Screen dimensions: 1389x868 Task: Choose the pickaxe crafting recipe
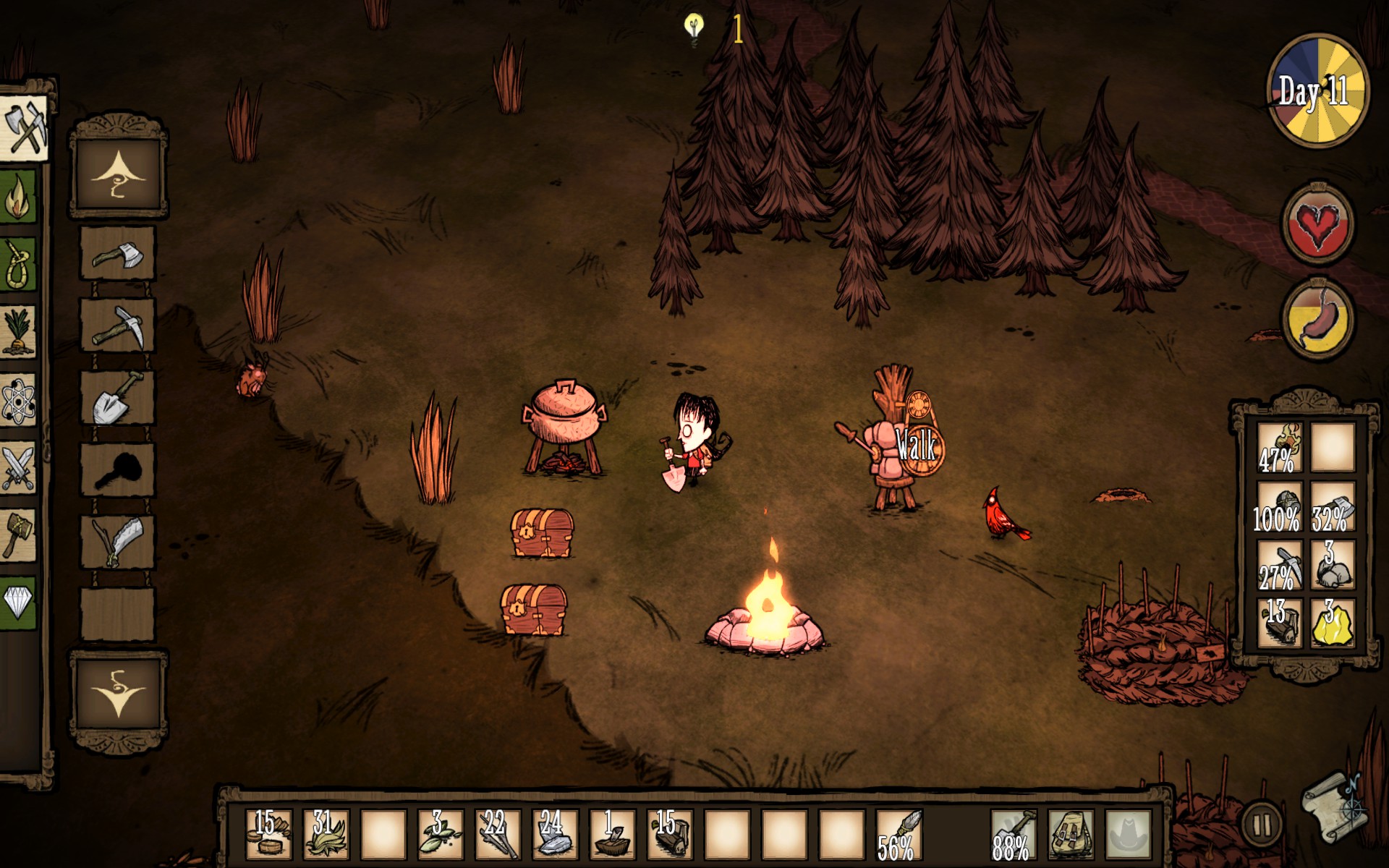click(117, 325)
